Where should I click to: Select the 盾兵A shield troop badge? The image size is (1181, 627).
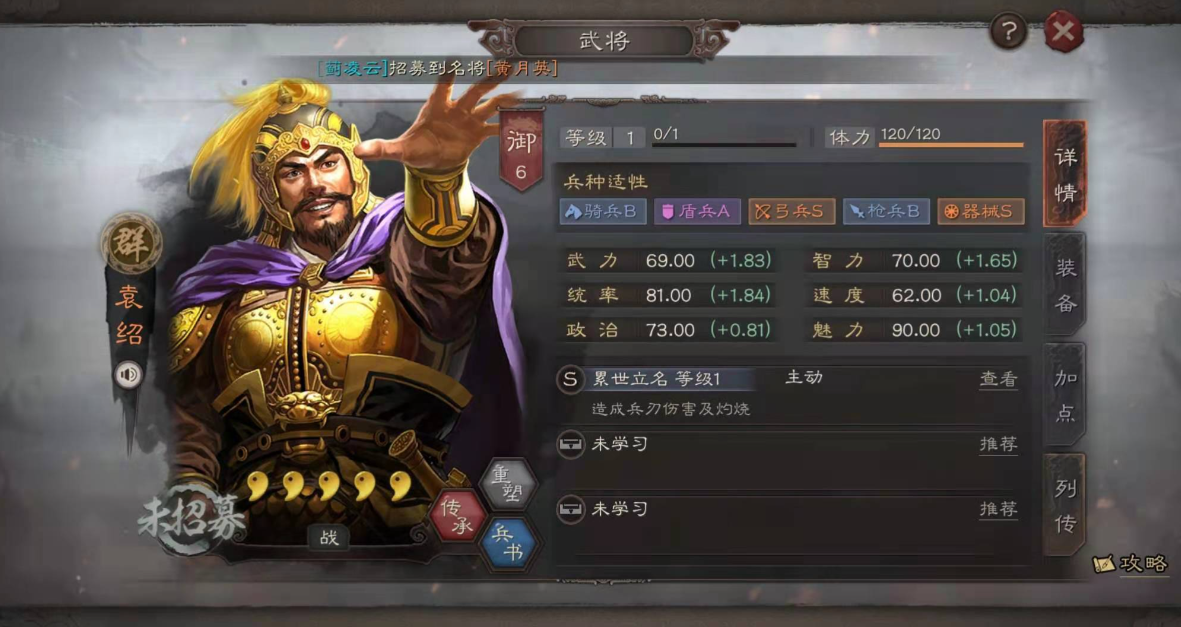[x=696, y=211]
